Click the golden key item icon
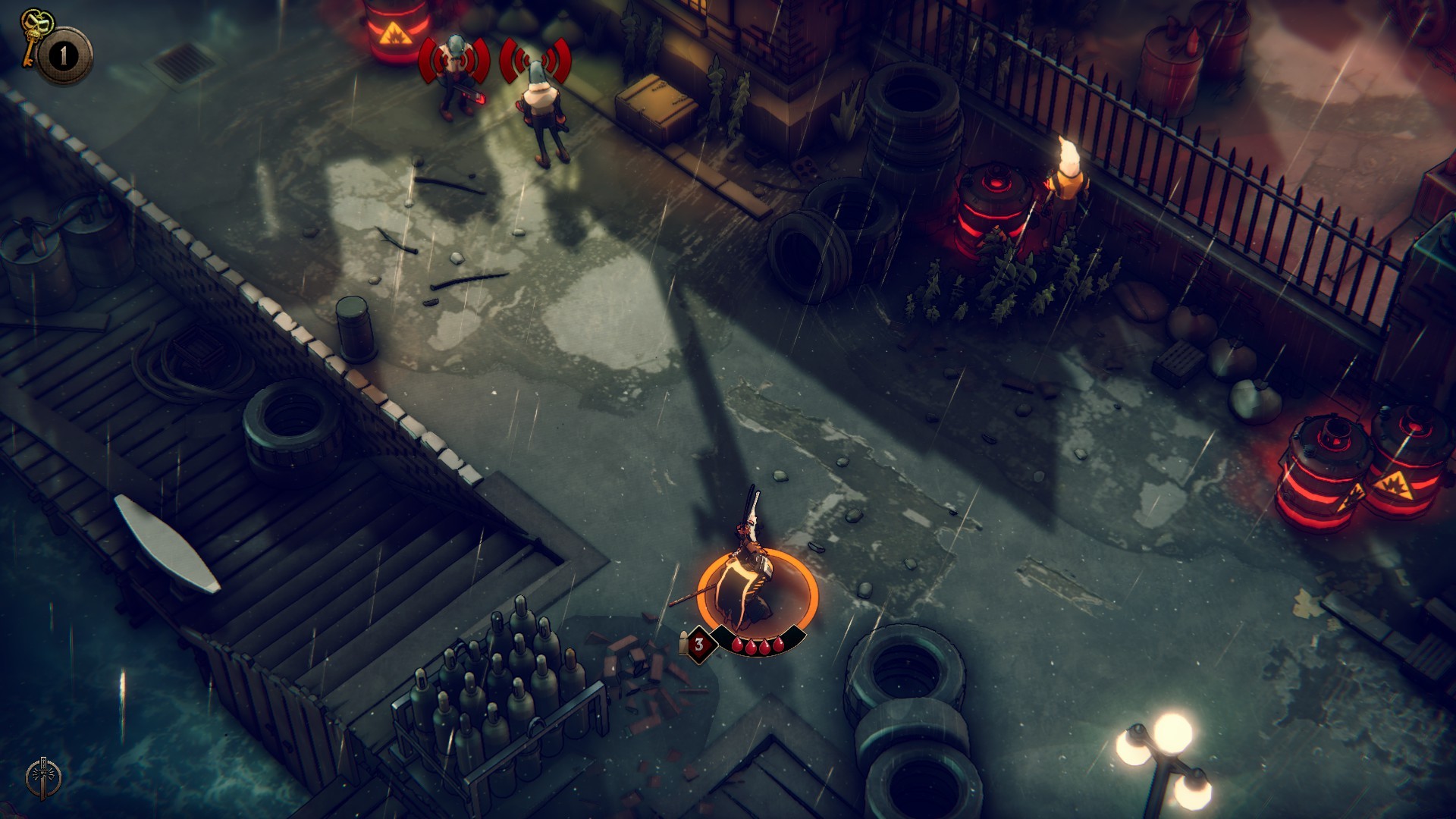1456x819 pixels. tap(32, 36)
